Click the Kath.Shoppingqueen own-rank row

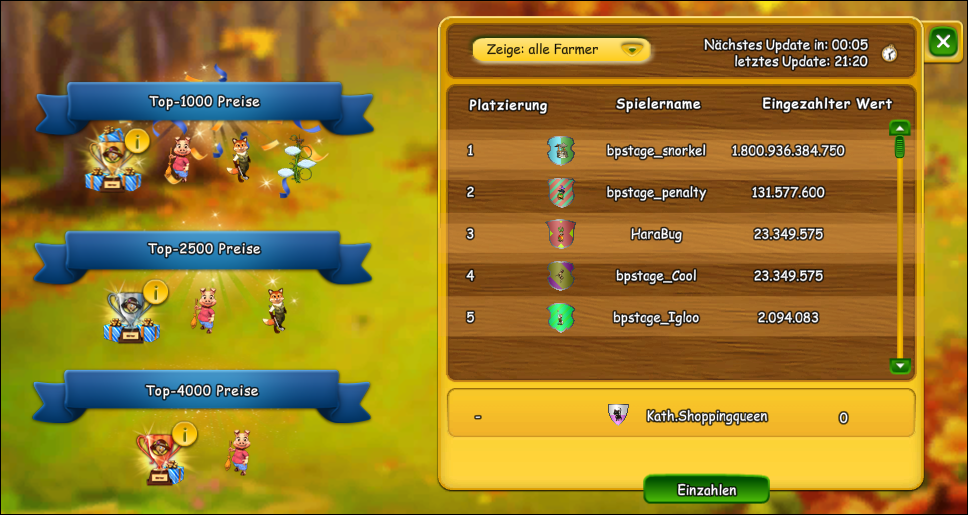click(x=680, y=416)
